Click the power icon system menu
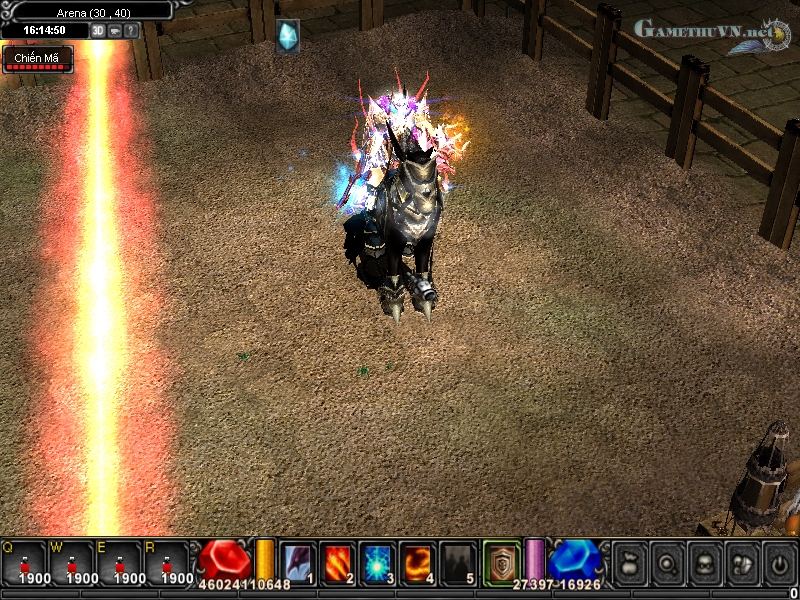The height and width of the screenshot is (600, 800). 779,562
